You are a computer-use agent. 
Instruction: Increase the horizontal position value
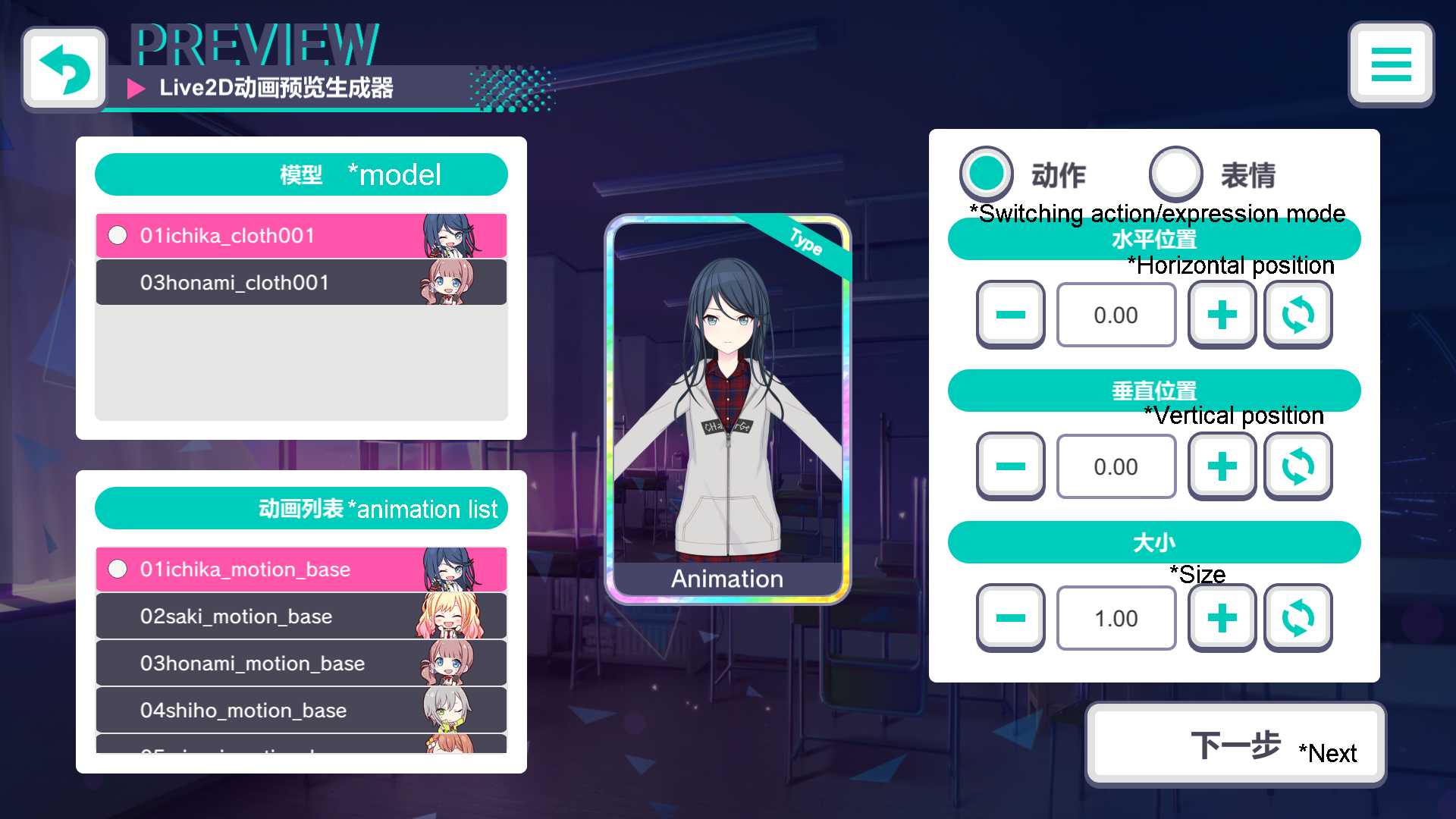point(1222,315)
